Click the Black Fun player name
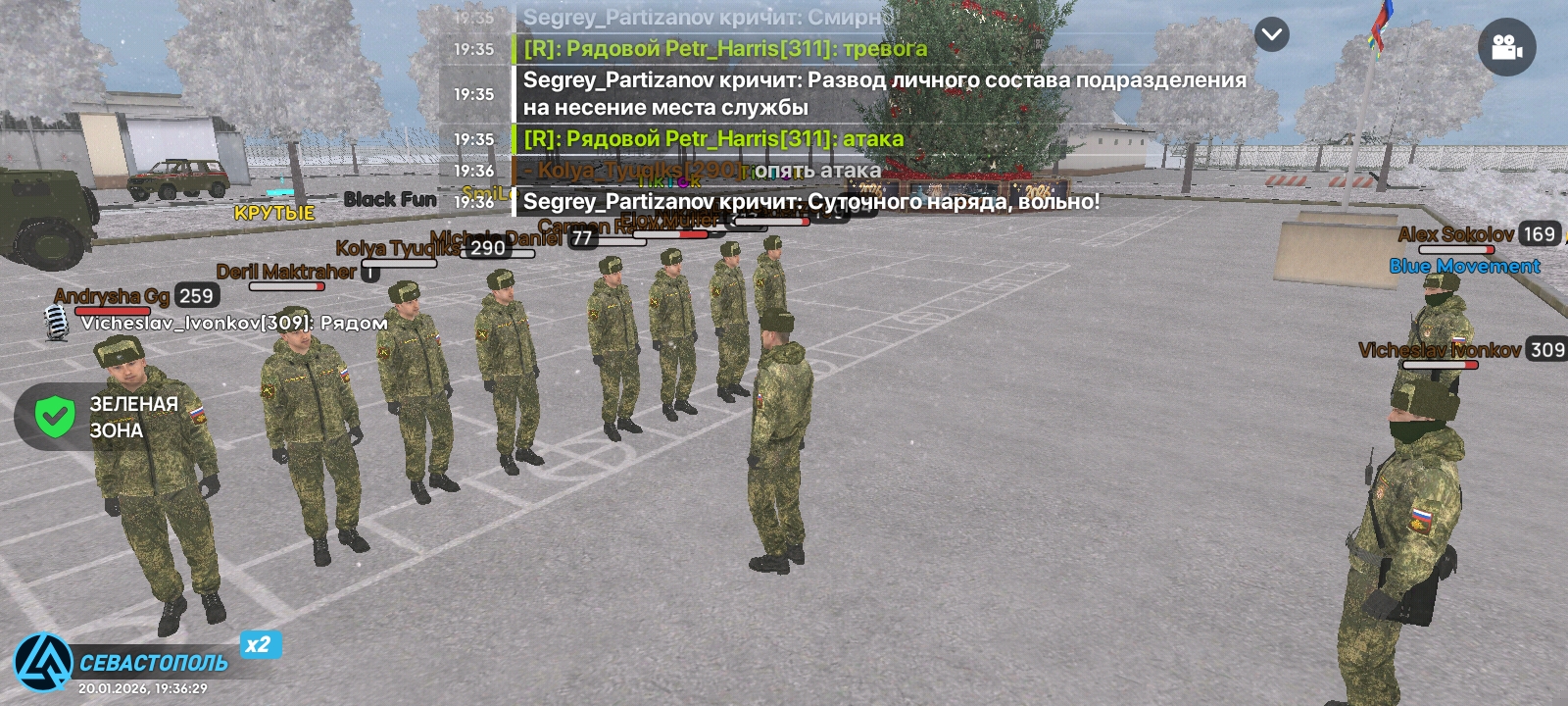The height and width of the screenshot is (706, 1568). [391, 199]
